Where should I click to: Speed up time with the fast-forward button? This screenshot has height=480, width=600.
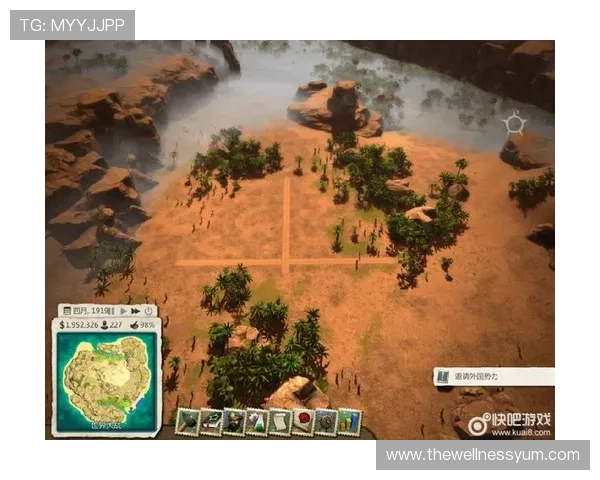tap(136, 311)
